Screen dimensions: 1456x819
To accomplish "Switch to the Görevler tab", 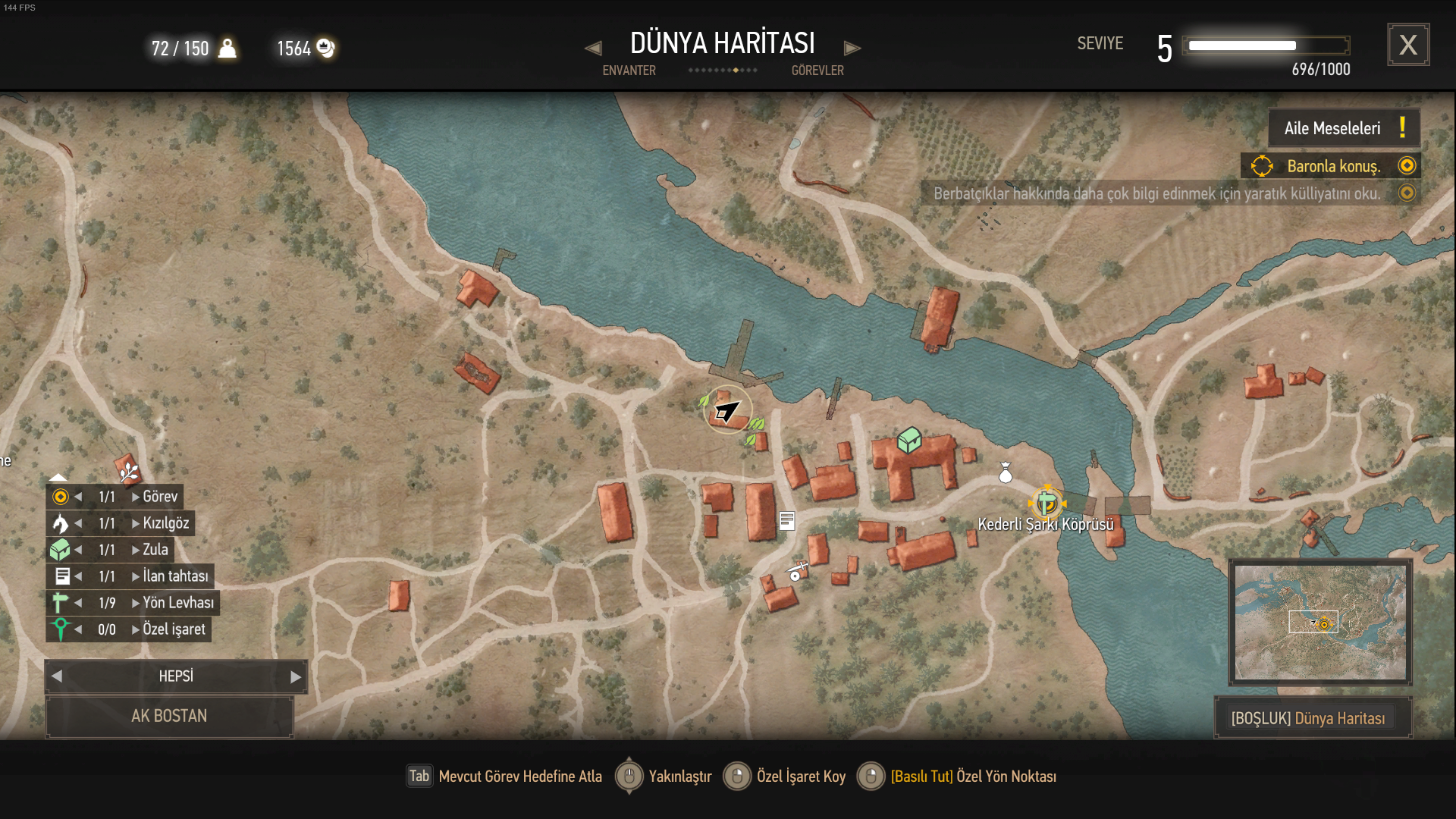I will (x=817, y=71).
